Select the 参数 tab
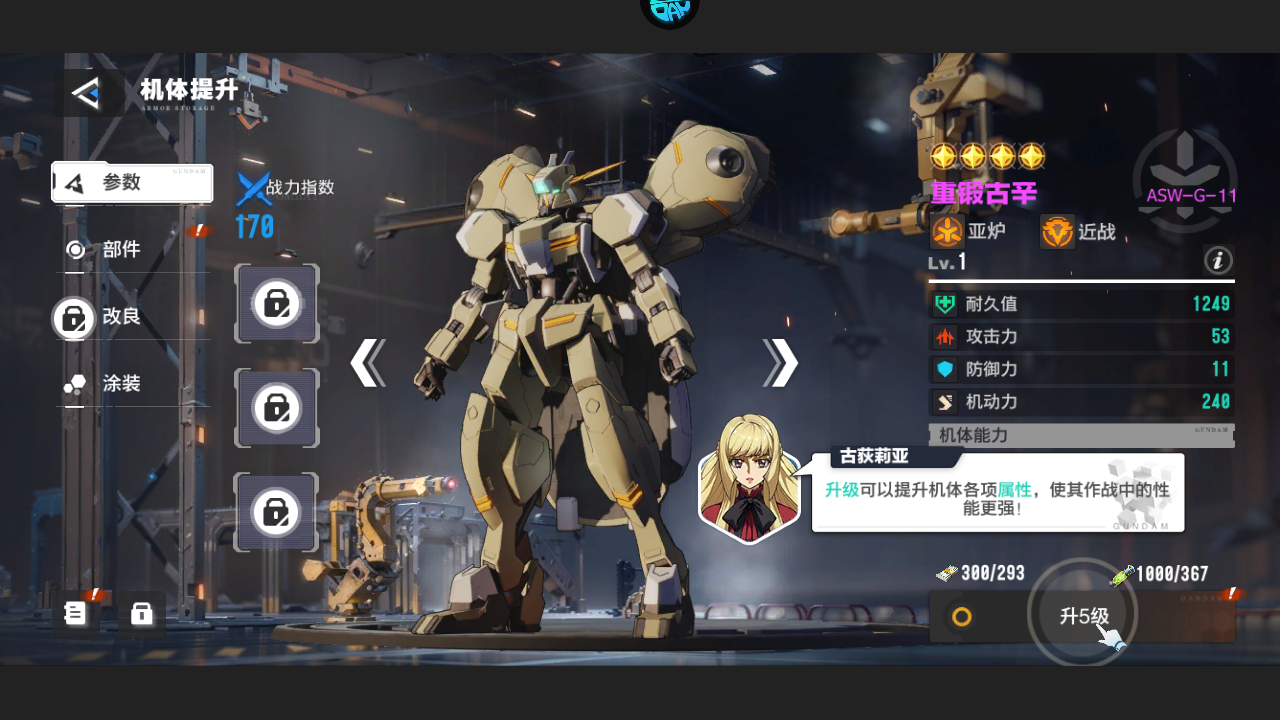The width and height of the screenshot is (1280, 720). (x=132, y=183)
